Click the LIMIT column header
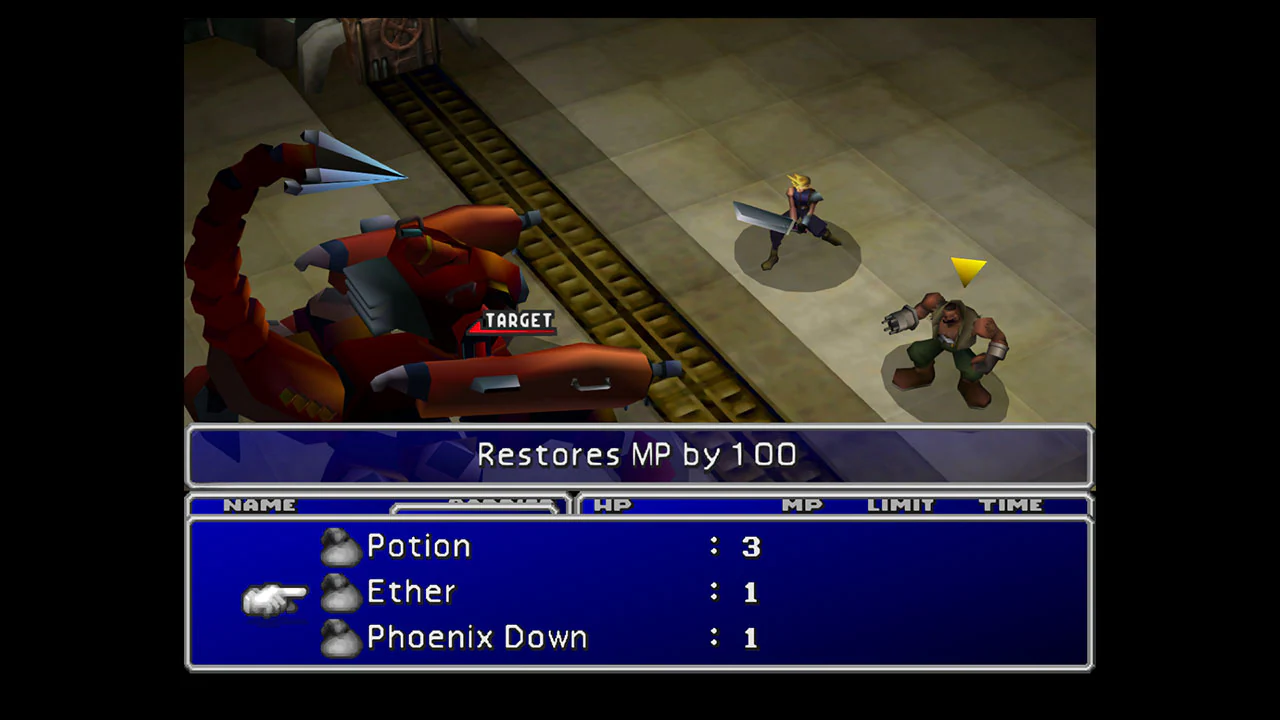Image resolution: width=1280 pixels, height=720 pixels. [899, 505]
